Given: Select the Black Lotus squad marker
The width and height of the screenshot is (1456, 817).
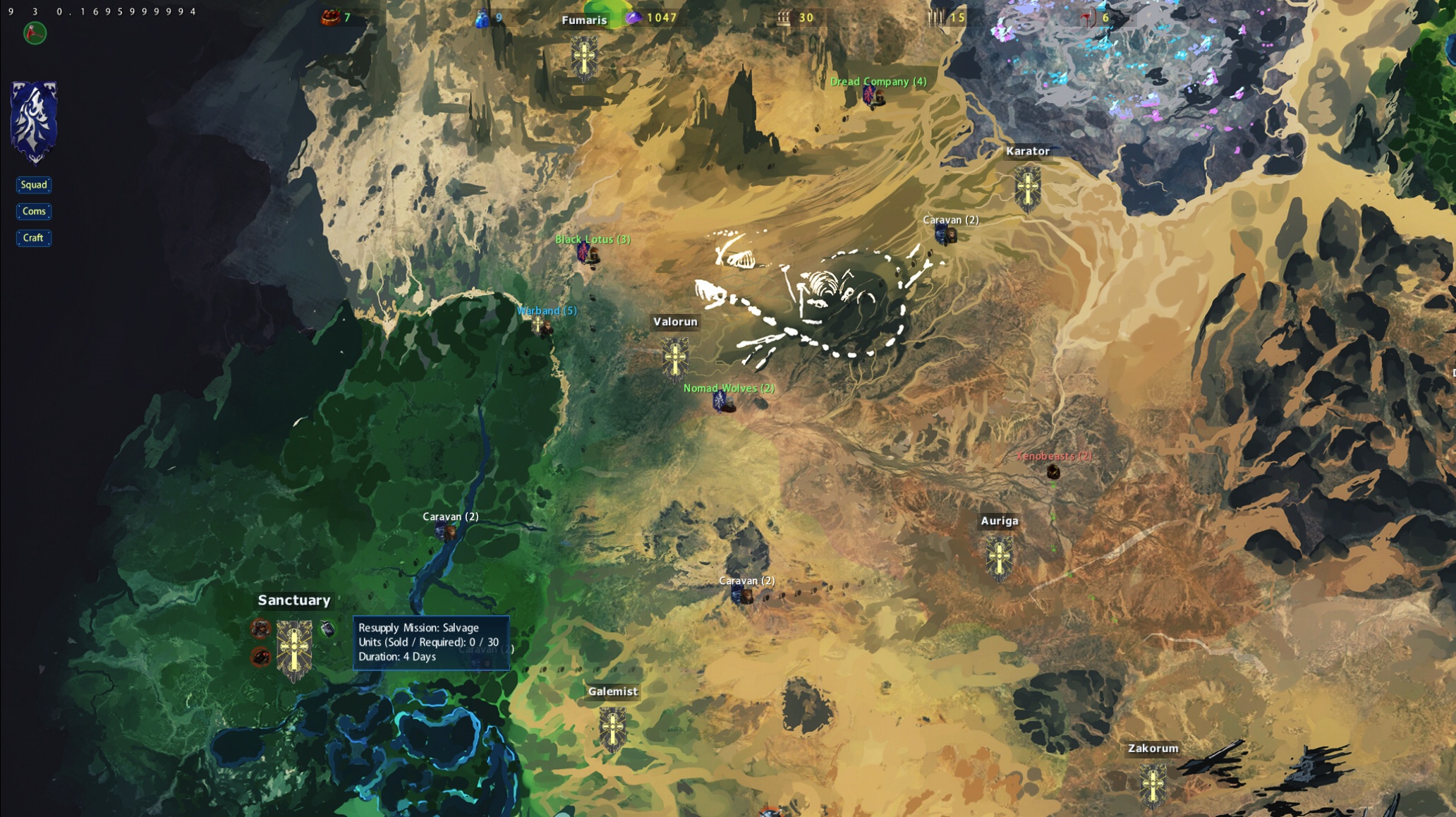Looking at the screenshot, I should pyautogui.click(x=588, y=254).
